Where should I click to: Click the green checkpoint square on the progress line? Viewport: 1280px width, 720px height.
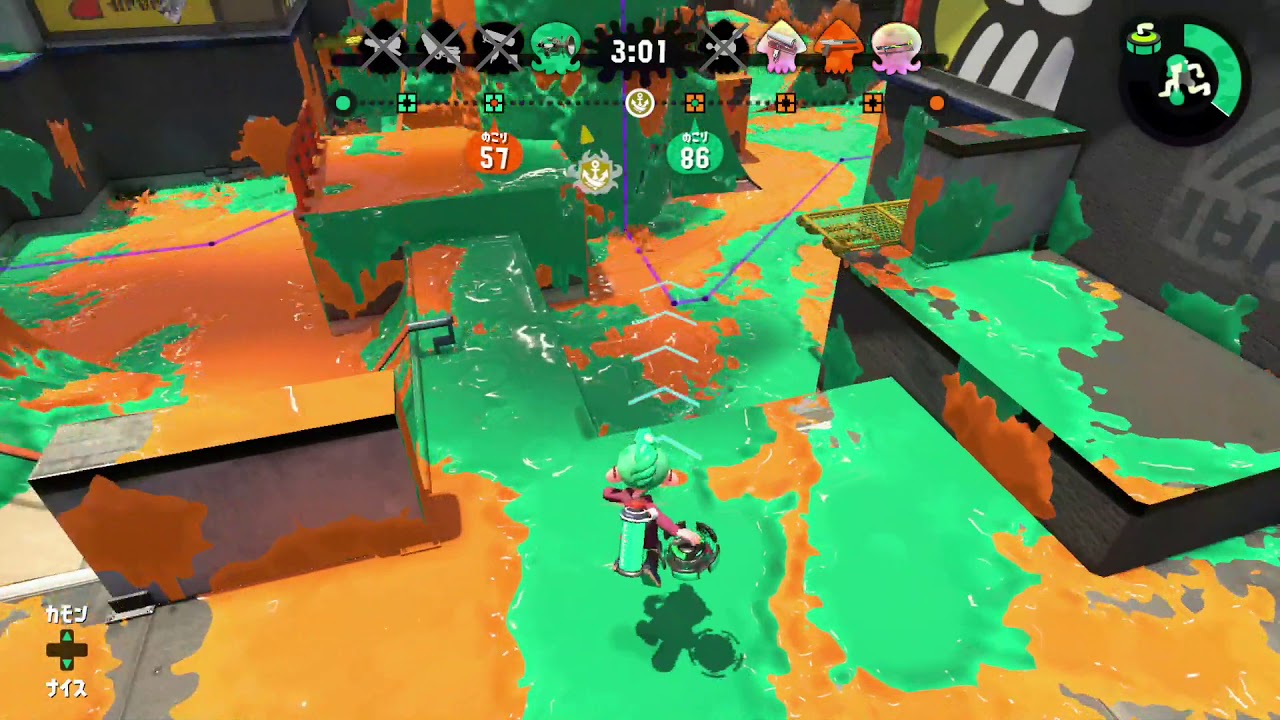coord(405,101)
